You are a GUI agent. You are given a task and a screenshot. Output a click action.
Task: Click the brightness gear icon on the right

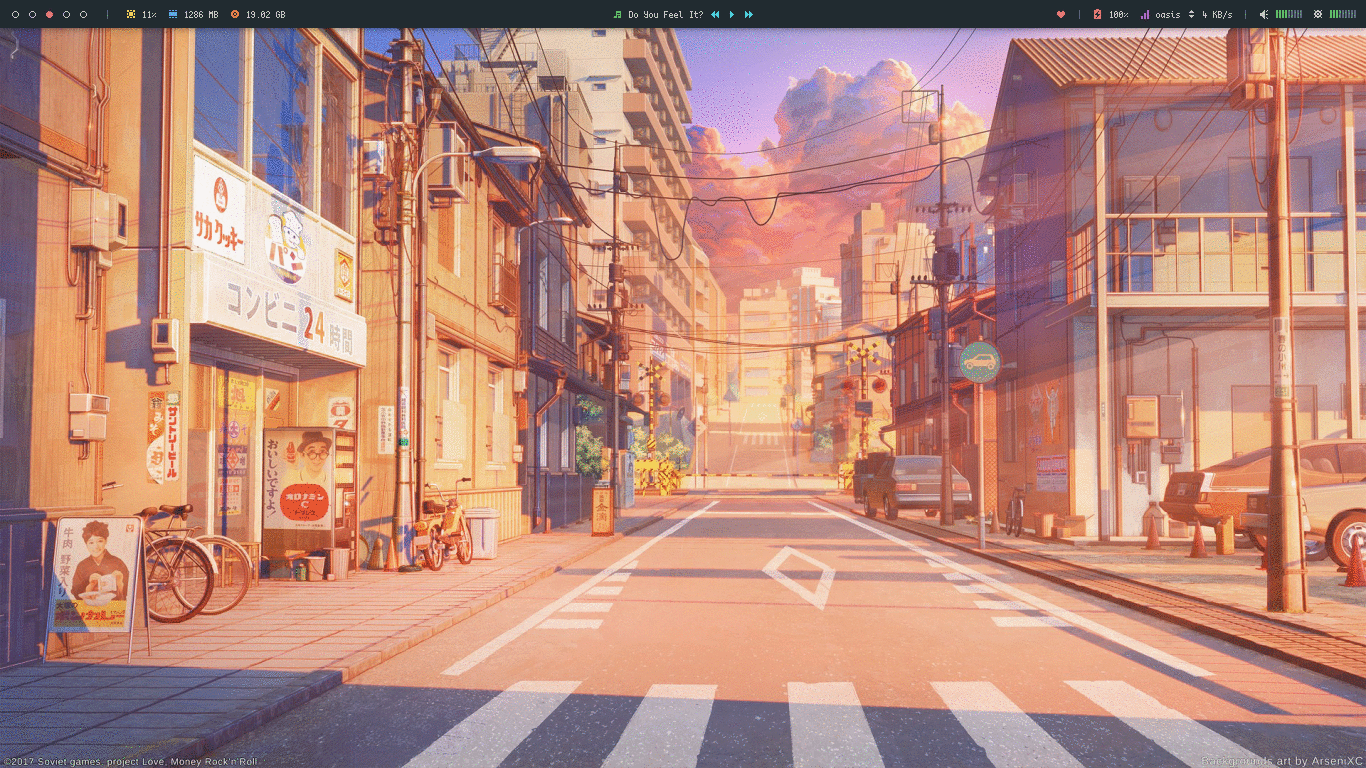[x=1318, y=14]
